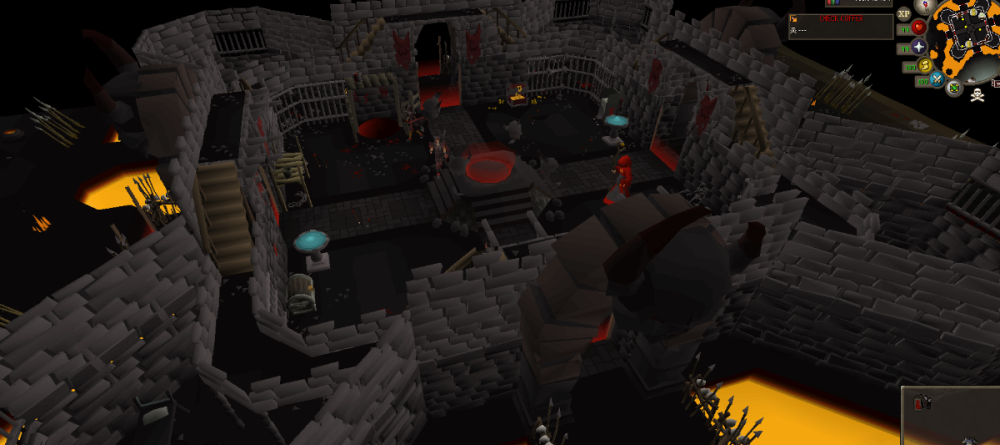Toggle the XP drops orb
The image size is (1000, 445).
tap(904, 14)
